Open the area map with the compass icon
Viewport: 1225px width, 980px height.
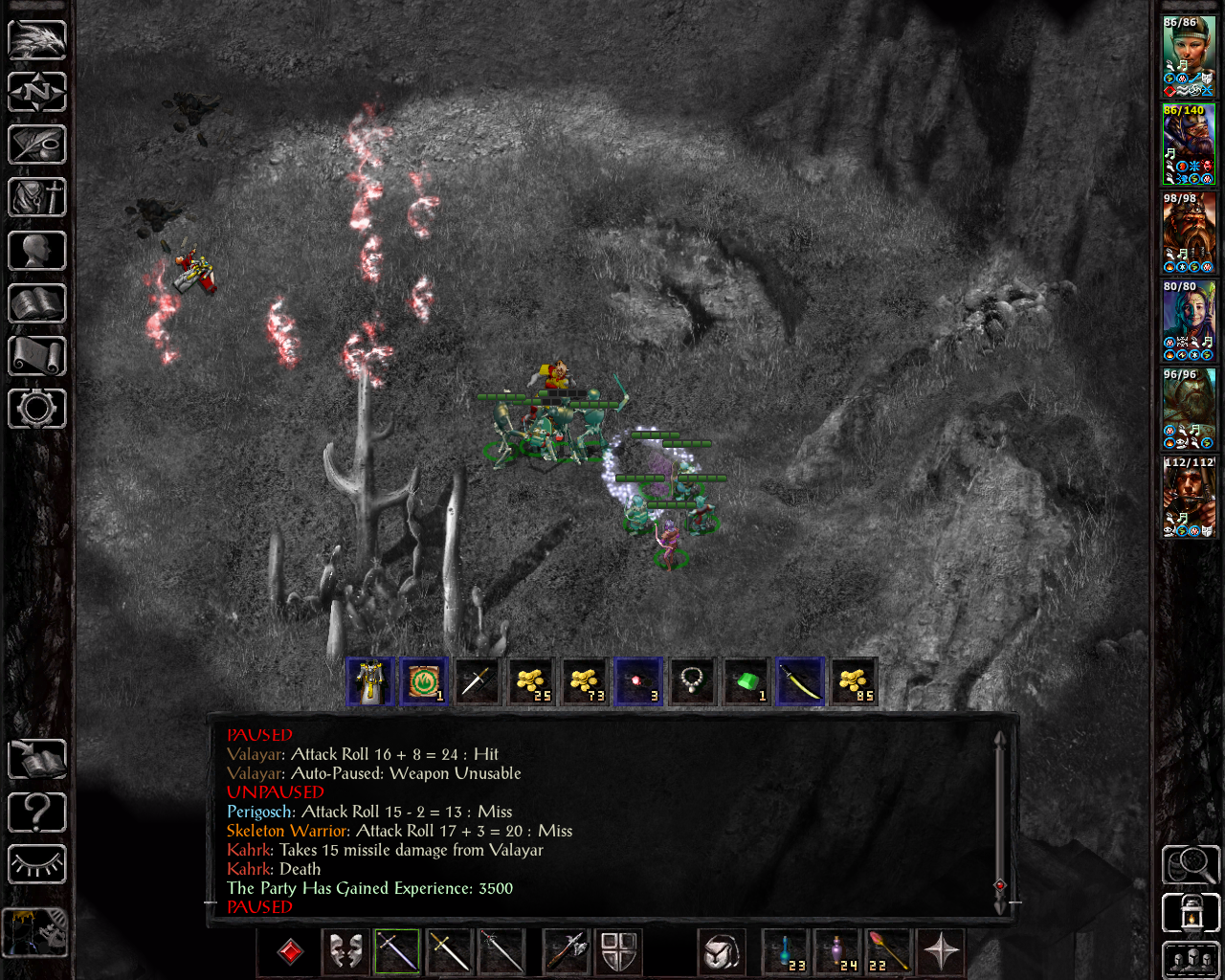tap(37, 93)
